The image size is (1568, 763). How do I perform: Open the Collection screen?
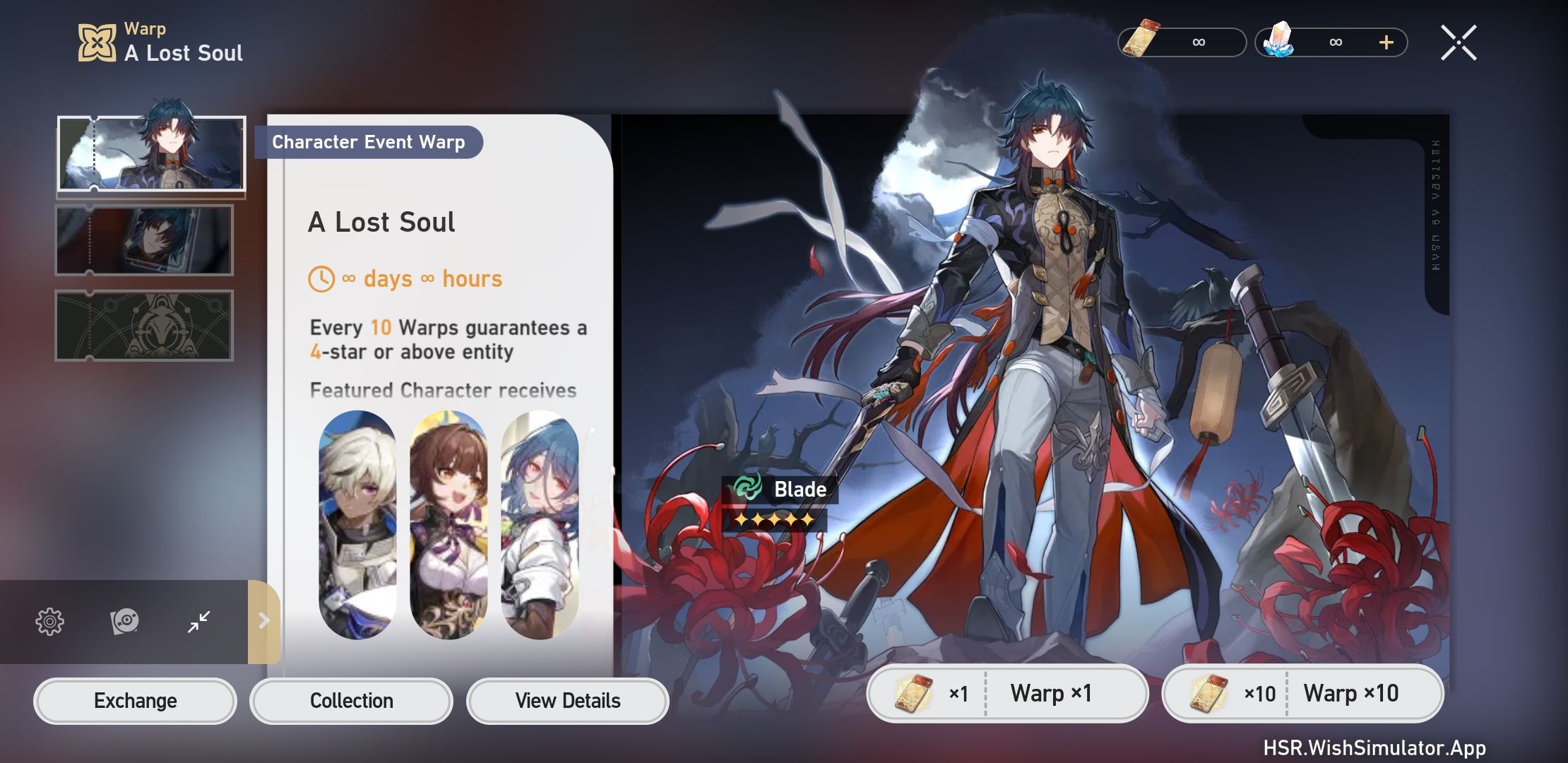click(x=351, y=700)
